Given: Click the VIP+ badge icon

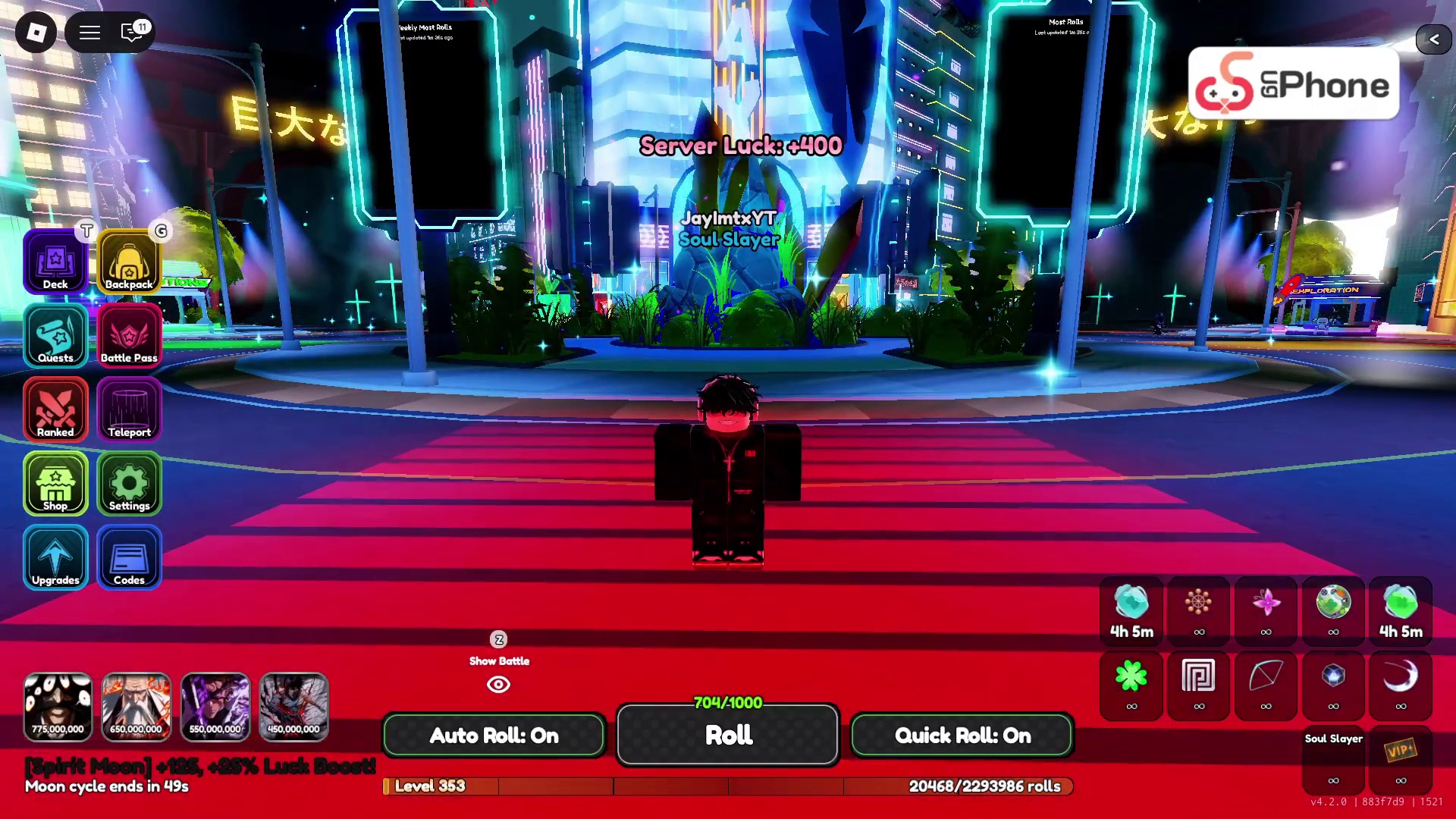Looking at the screenshot, I should 1400,751.
